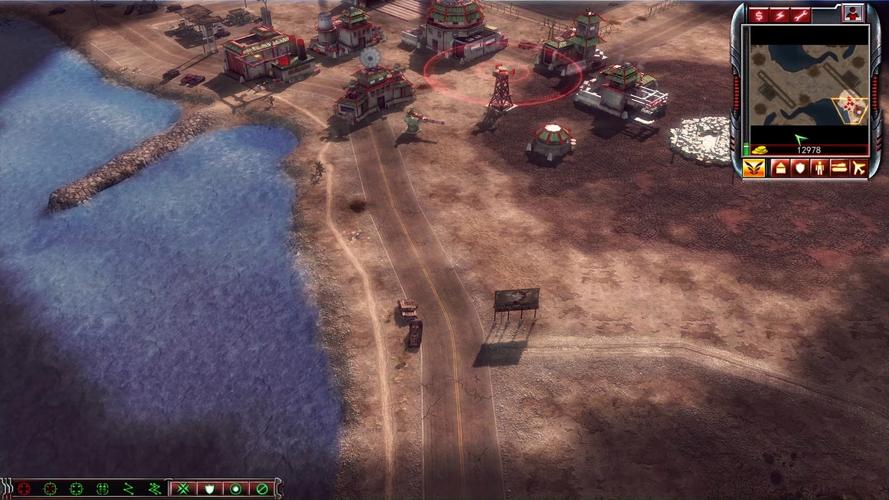Open the vehicle tank production tab
Image resolution: width=889 pixels, height=500 pixels.
click(839, 168)
